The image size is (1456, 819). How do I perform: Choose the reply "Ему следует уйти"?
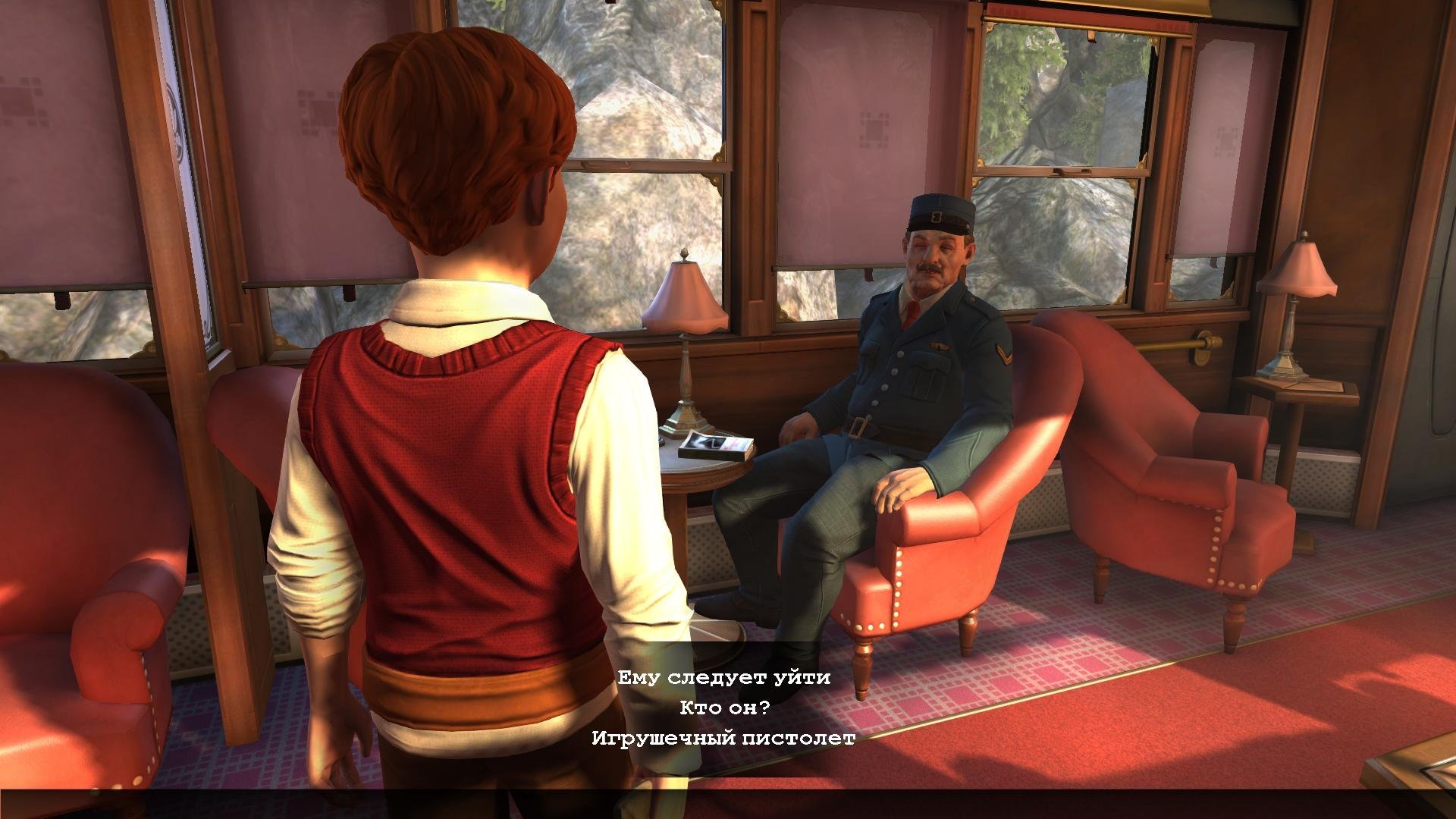pyautogui.click(x=723, y=677)
